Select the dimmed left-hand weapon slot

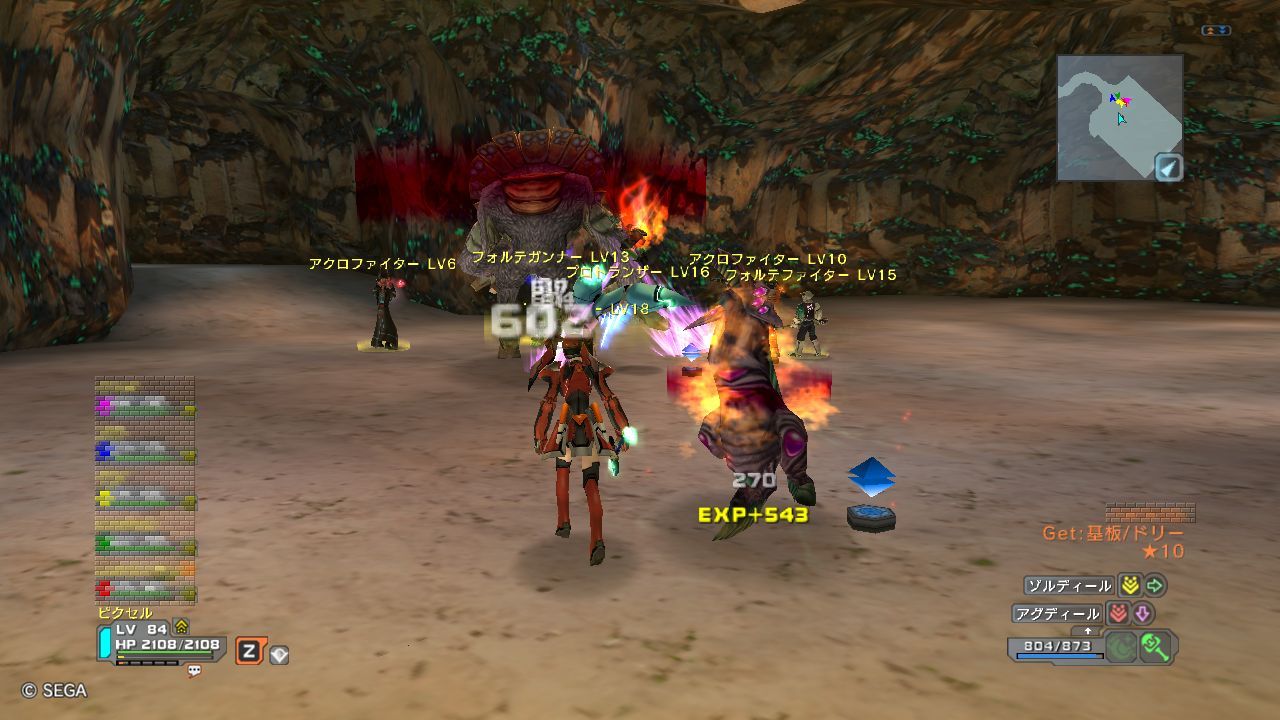(x=1120, y=647)
